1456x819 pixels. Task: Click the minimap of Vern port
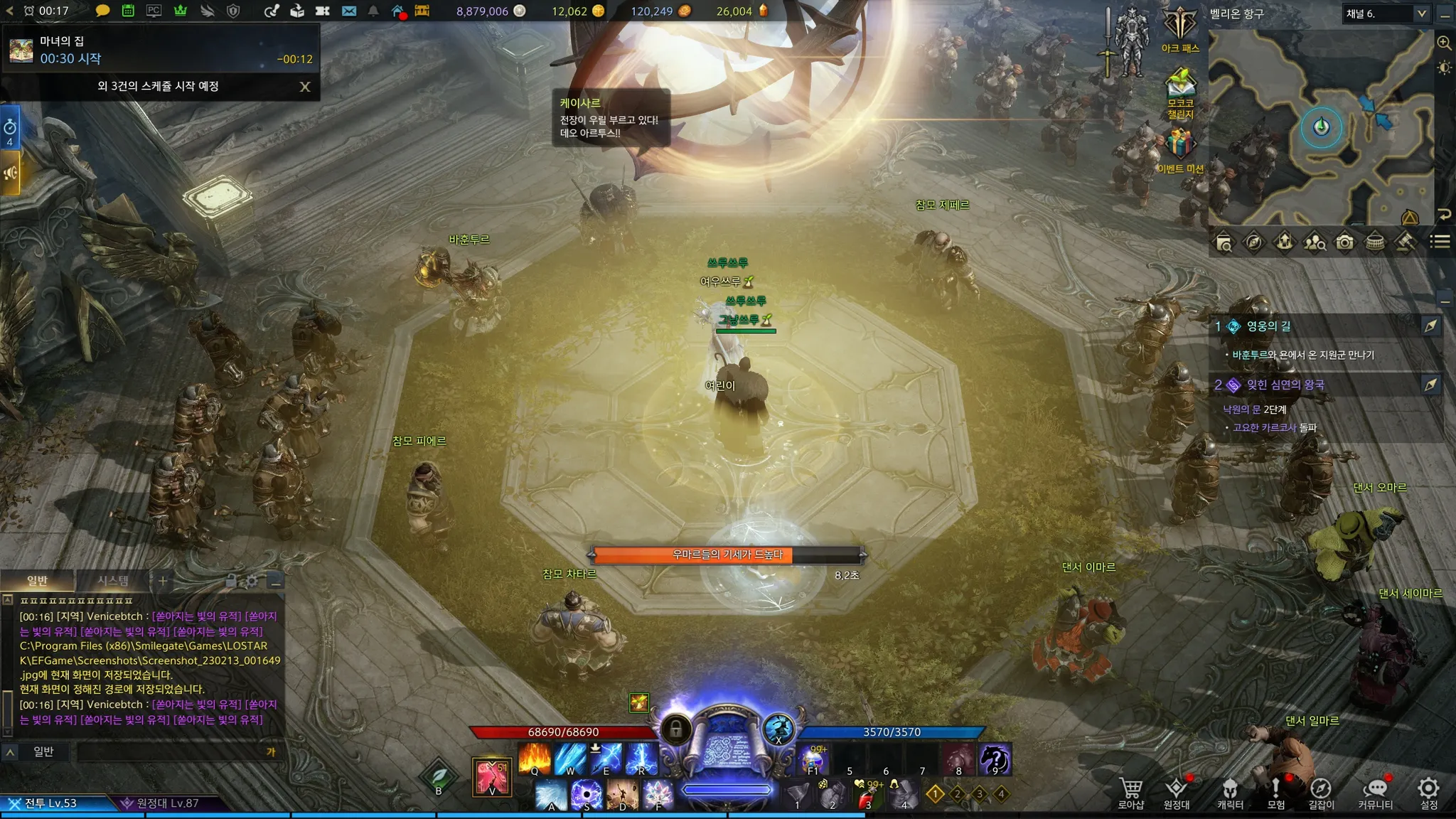(1321, 128)
